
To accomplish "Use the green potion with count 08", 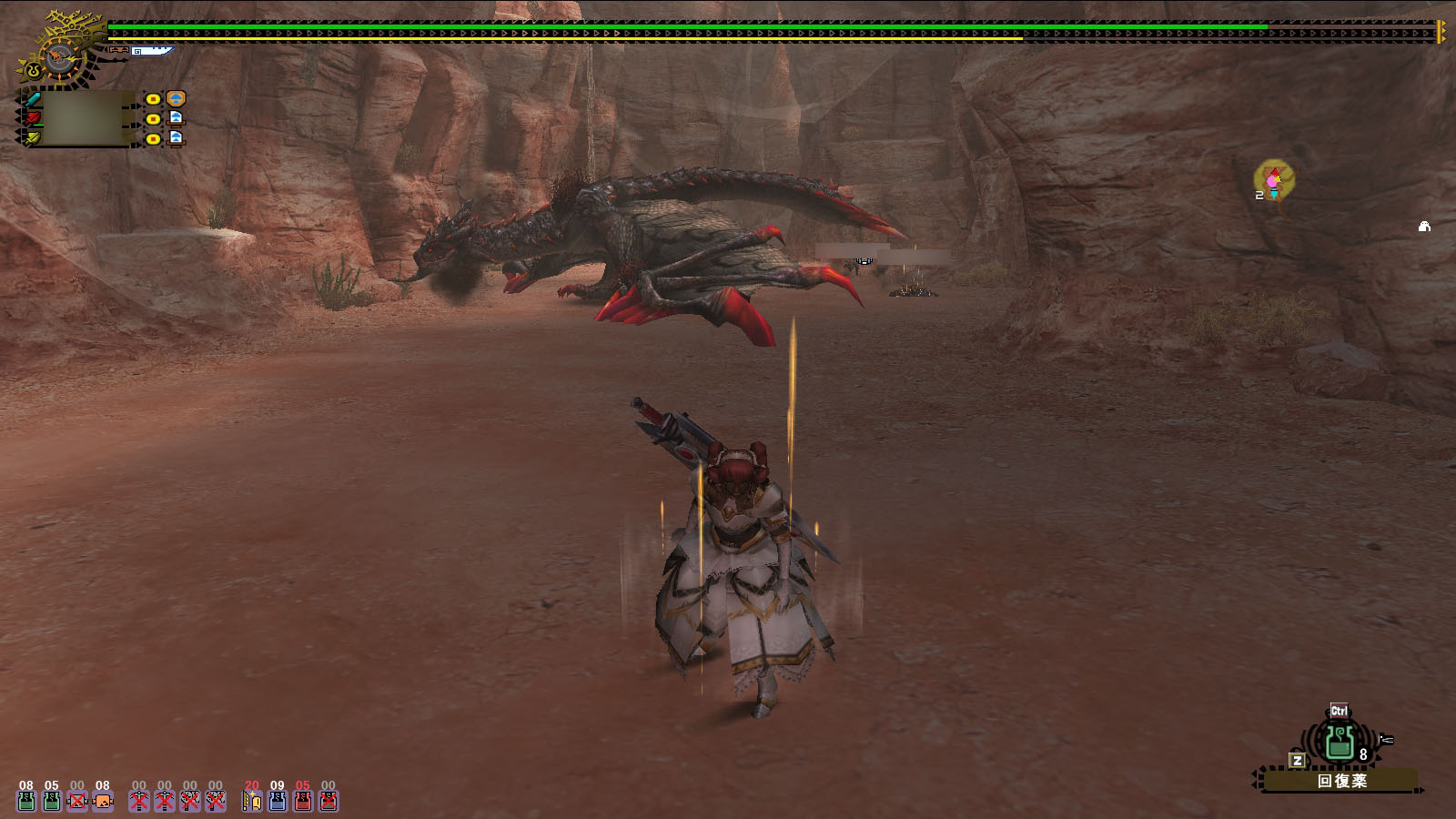I will point(26,801).
